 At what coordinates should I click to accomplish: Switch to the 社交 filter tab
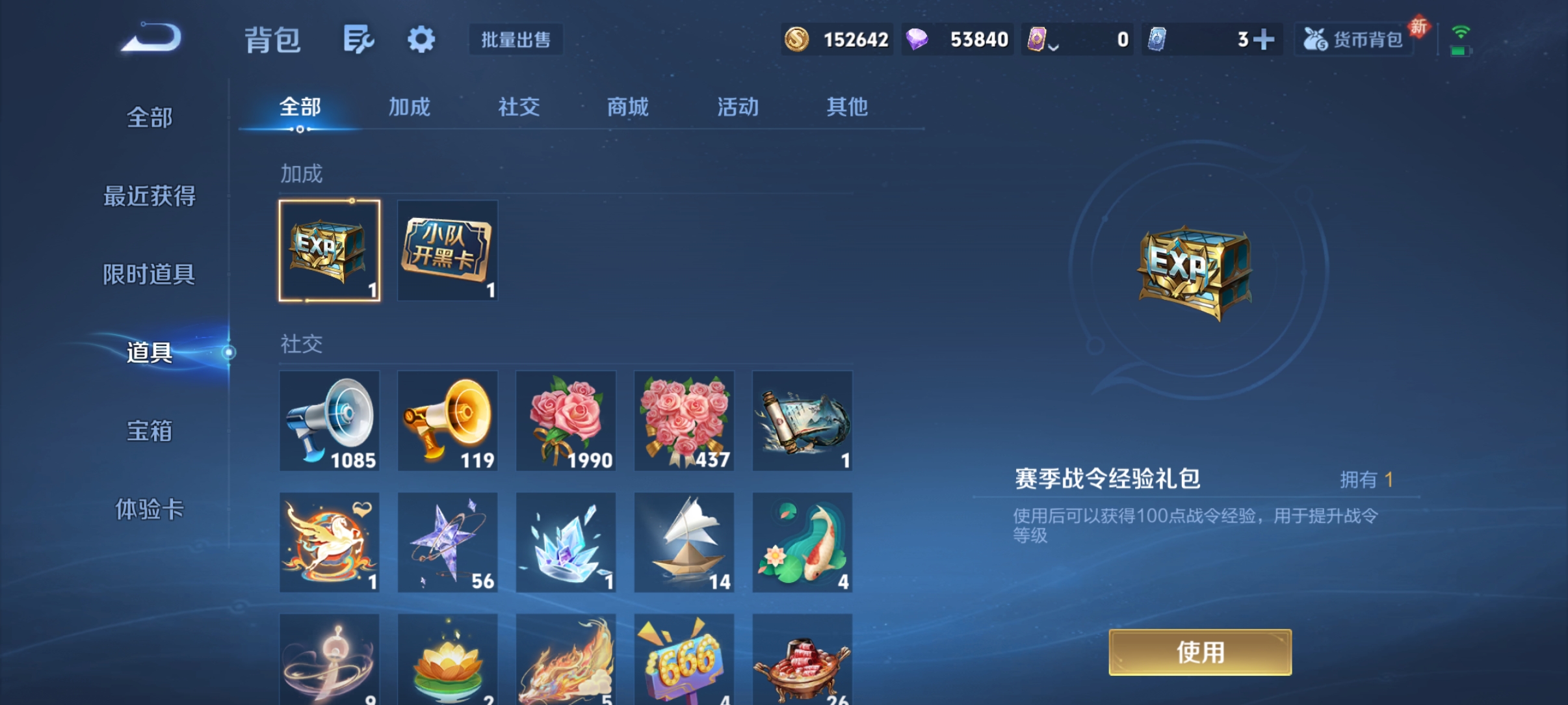click(518, 107)
